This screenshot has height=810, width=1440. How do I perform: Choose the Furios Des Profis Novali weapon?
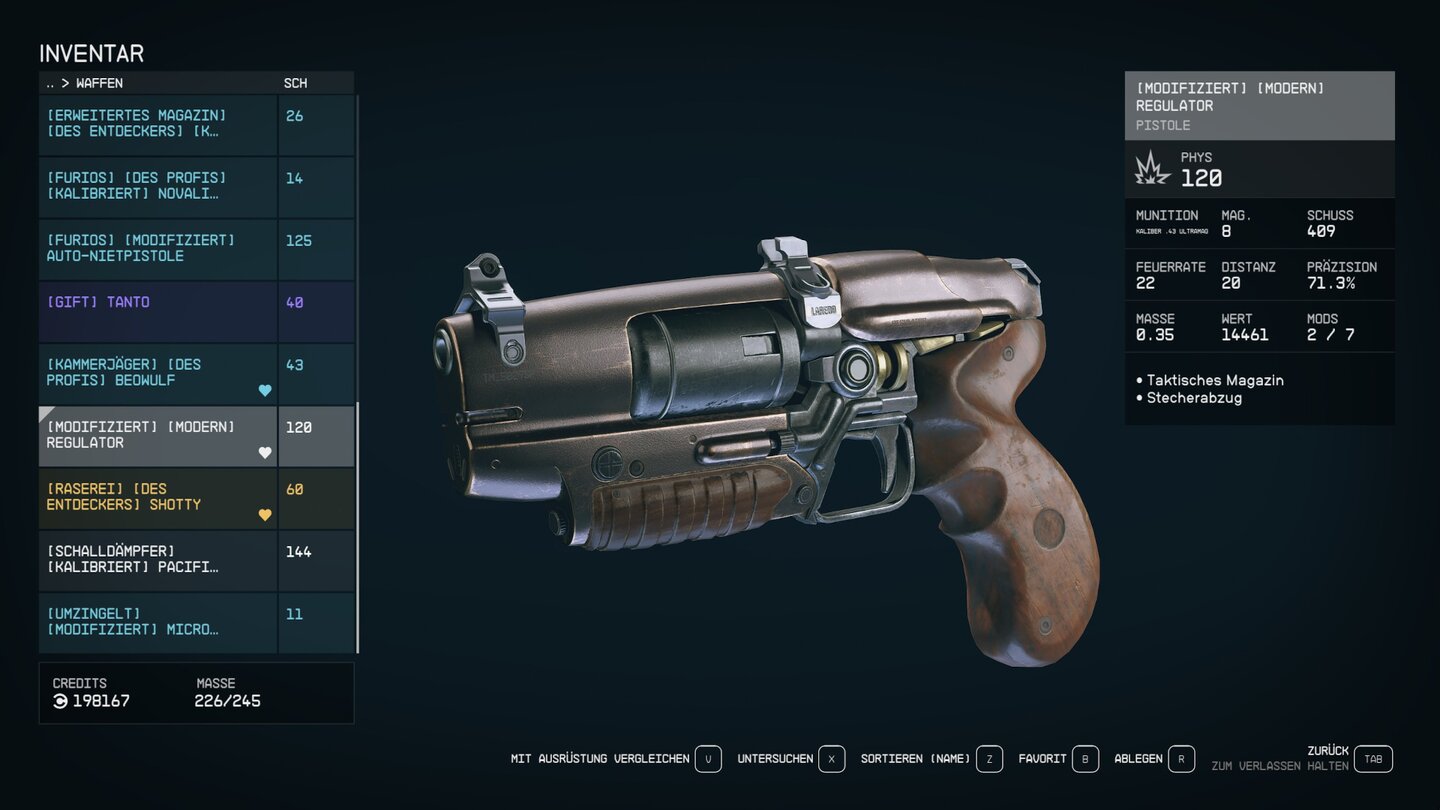[157, 186]
